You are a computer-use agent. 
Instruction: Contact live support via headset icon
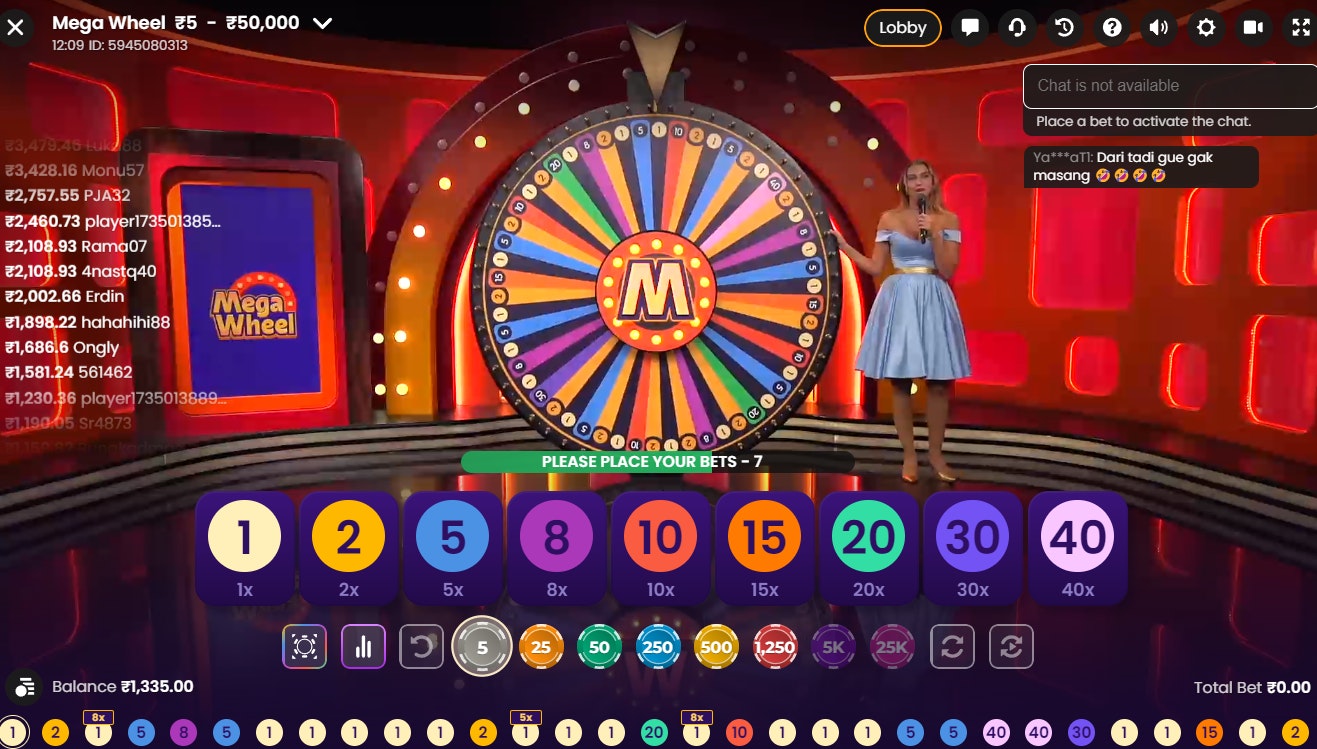pyautogui.click(x=1017, y=27)
